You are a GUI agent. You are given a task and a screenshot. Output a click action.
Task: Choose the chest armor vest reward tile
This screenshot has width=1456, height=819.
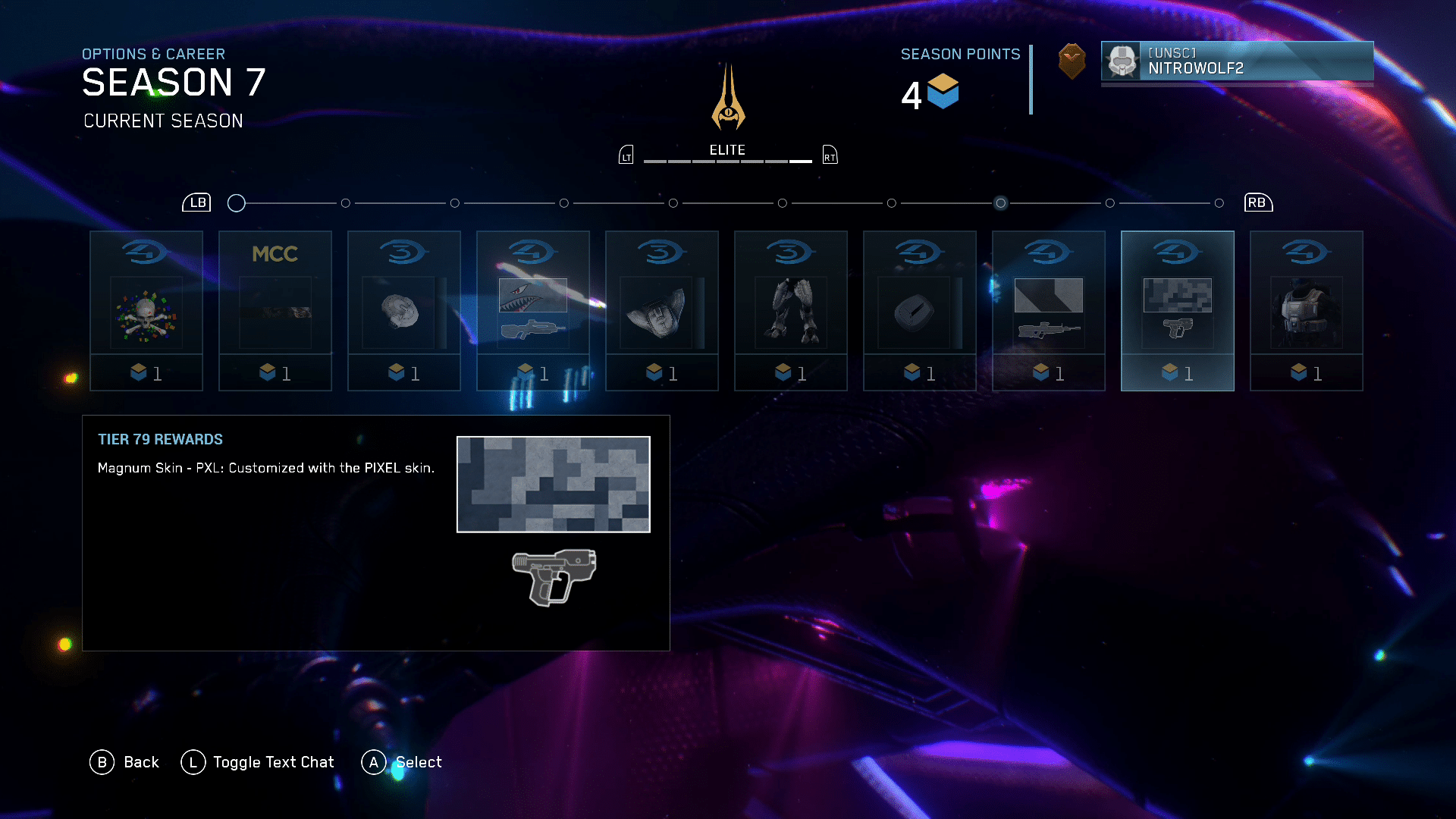[x=1307, y=311]
